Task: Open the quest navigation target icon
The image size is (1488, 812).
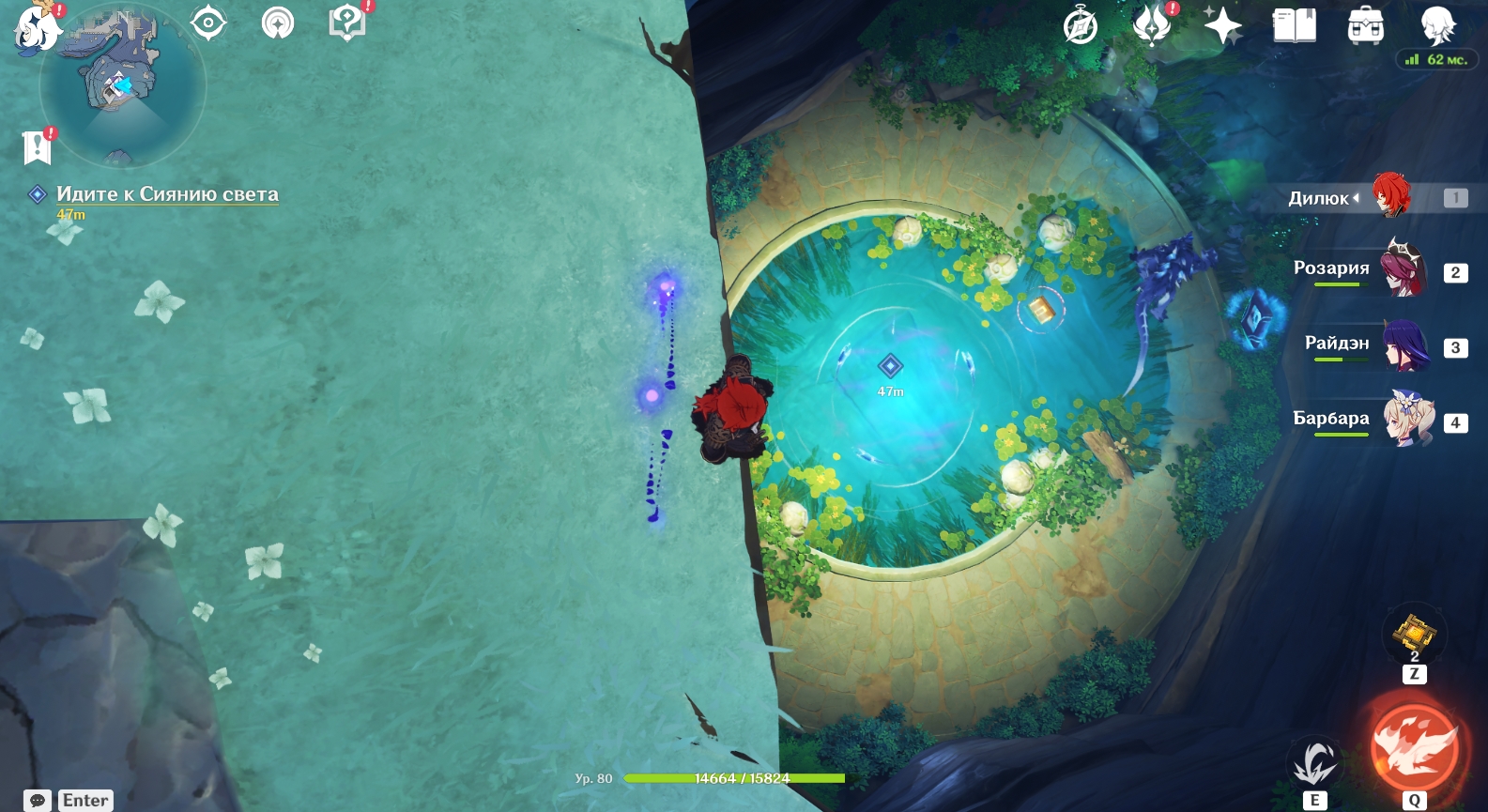Action: [208, 23]
